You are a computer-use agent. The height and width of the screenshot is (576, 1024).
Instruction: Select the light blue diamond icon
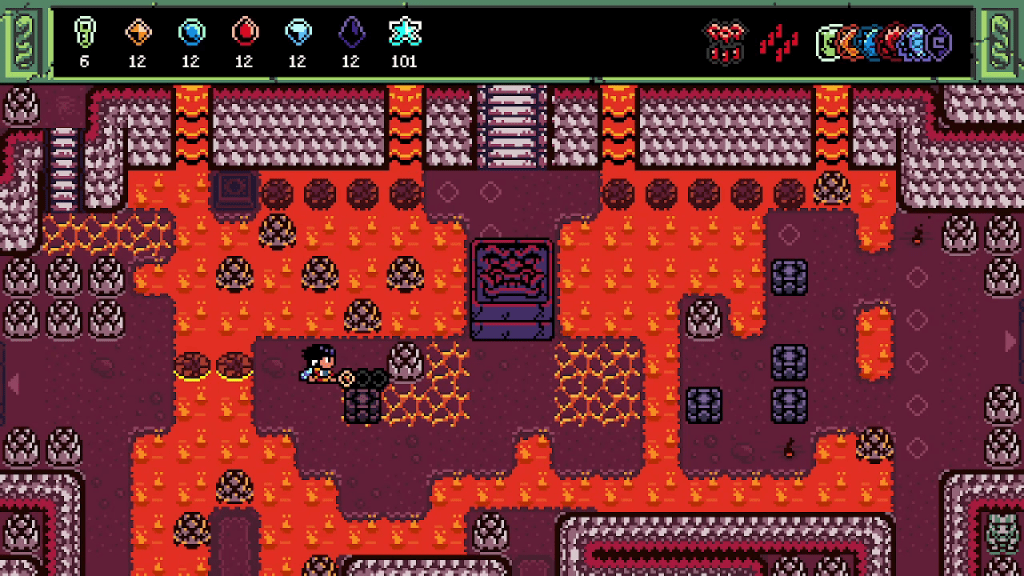click(x=297, y=33)
